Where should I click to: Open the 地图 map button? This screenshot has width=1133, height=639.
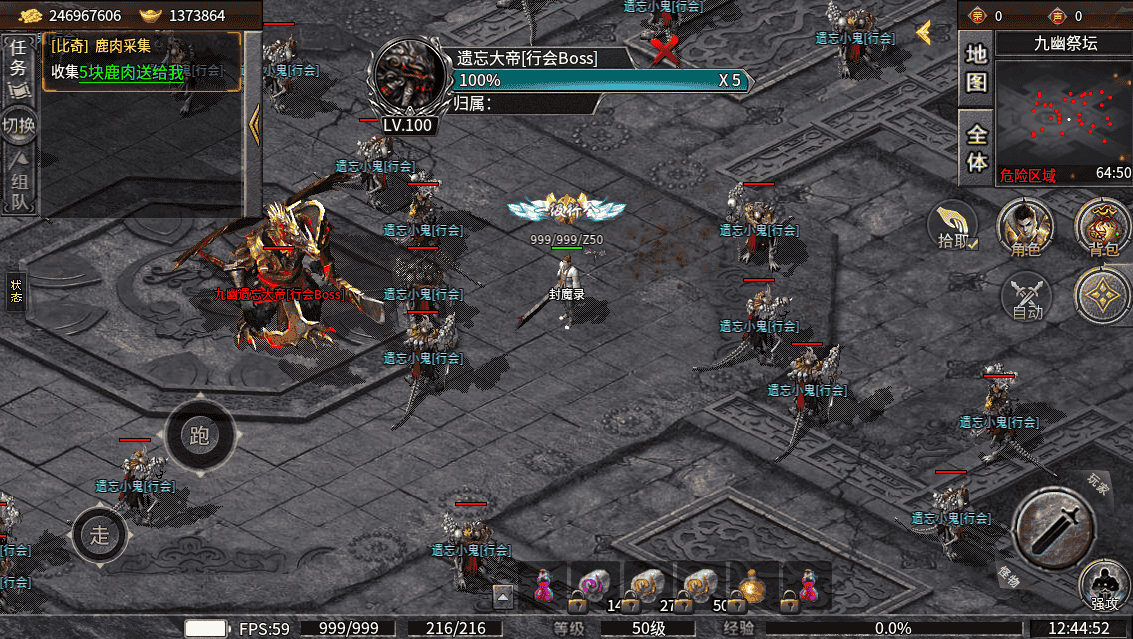pos(976,70)
